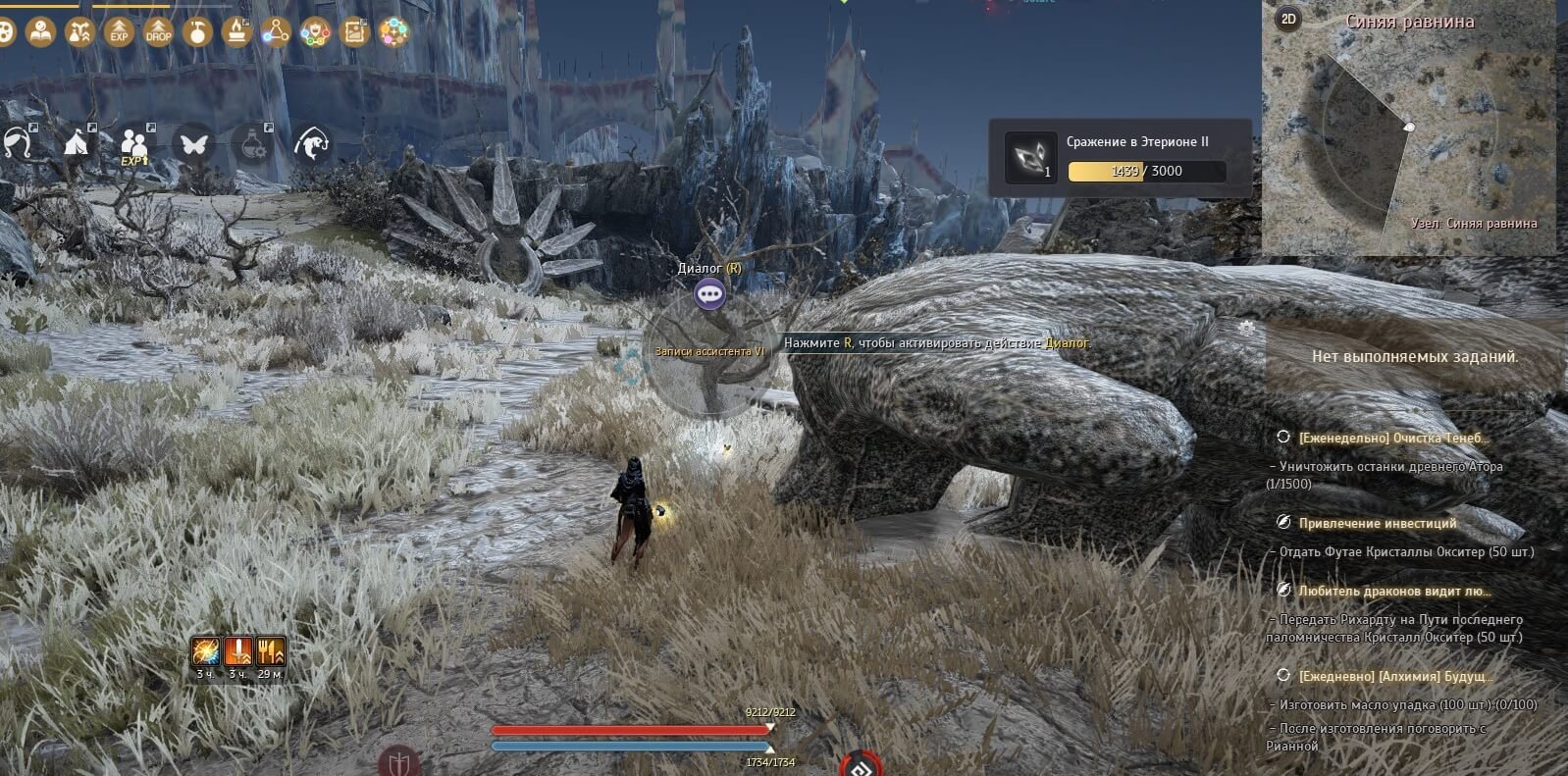Toggle the minimap 2D view button
This screenshot has height=776, width=1568.
[1288, 19]
